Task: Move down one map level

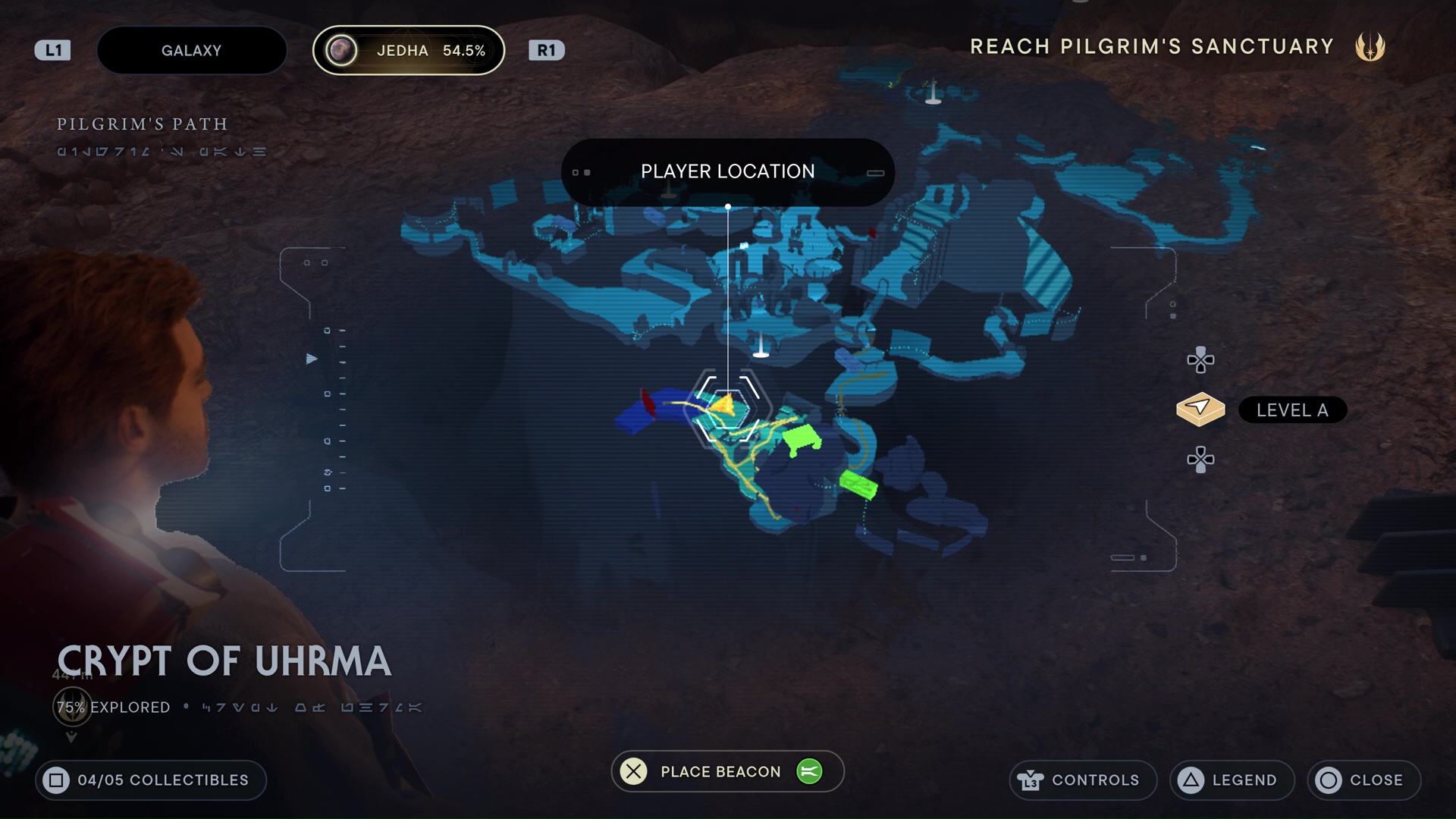Action: point(1200,460)
